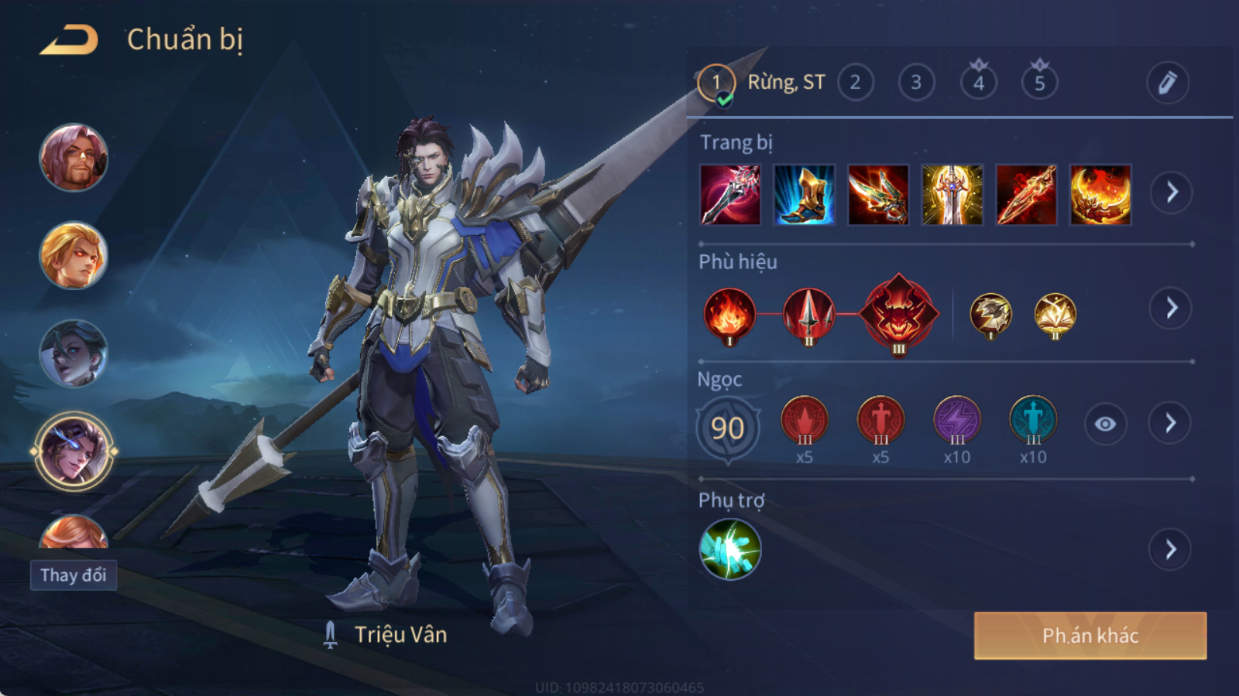Go back using the return arrow
Image resolution: width=1239 pixels, height=696 pixels.
click(69, 41)
